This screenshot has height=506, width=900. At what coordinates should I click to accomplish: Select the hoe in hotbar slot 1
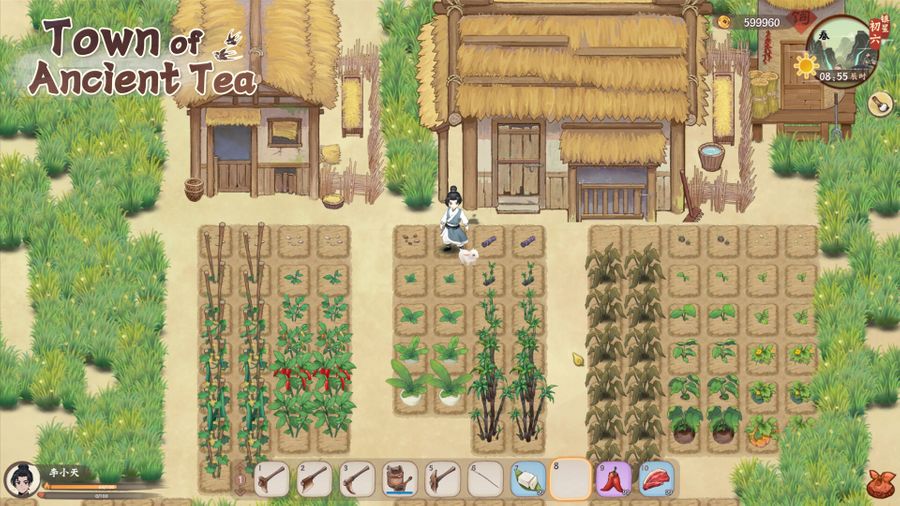(x=272, y=479)
